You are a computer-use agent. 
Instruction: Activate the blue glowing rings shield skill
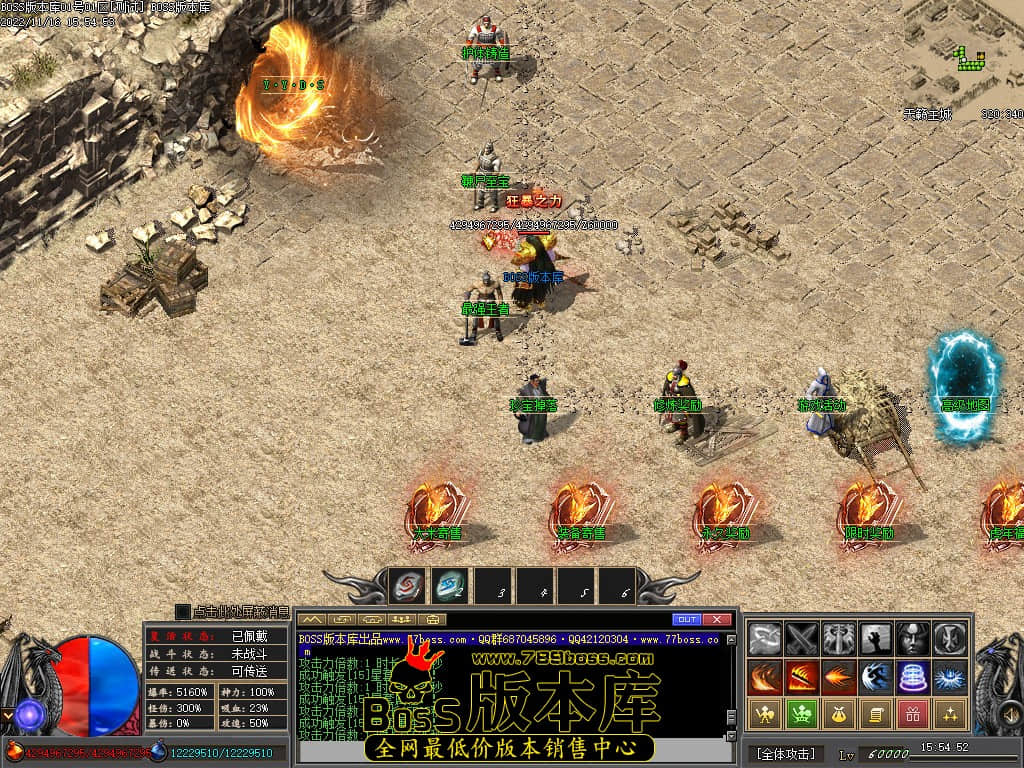point(913,677)
